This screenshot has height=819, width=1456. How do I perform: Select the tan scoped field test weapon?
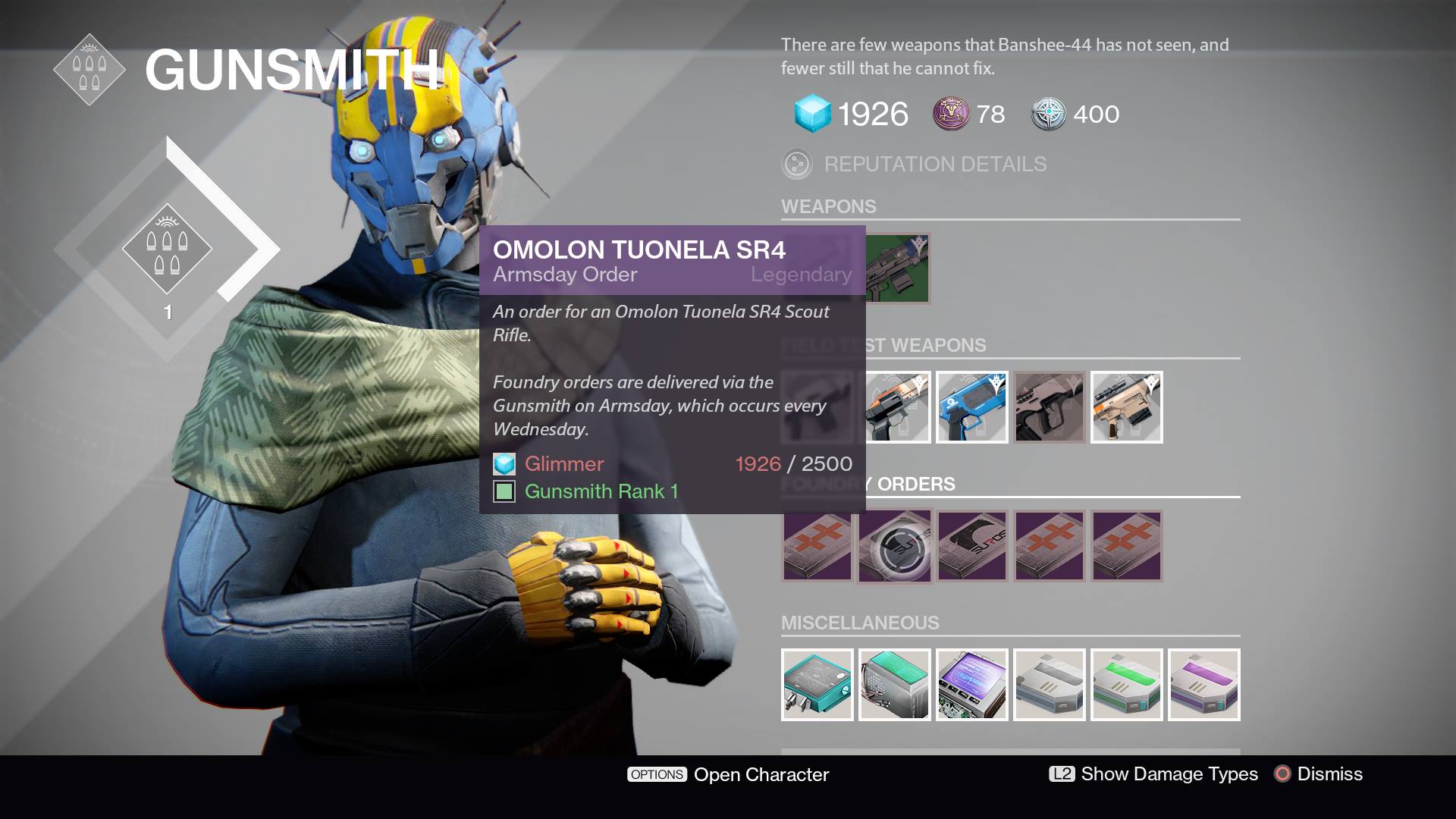pyautogui.click(x=1126, y=407)
